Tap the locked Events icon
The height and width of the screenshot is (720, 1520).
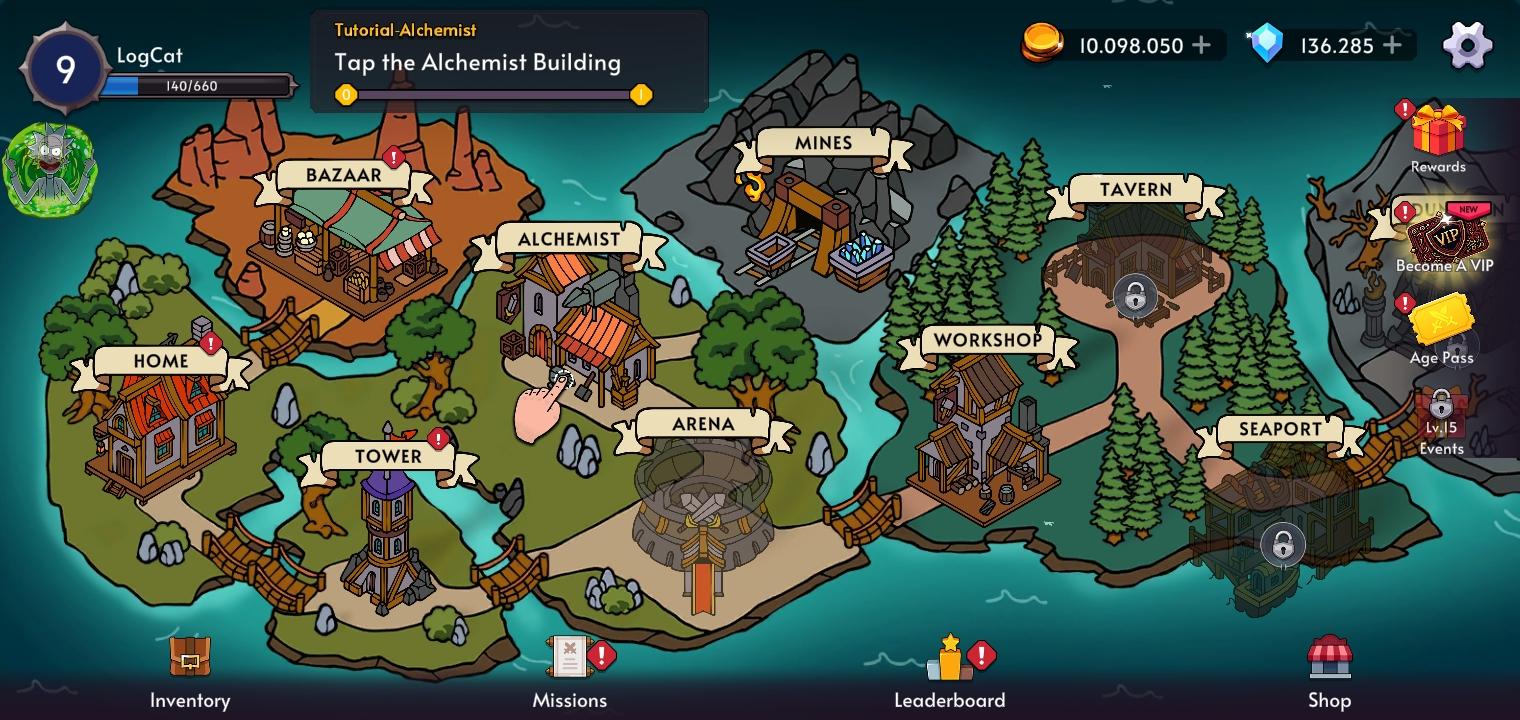point(1441,416)
